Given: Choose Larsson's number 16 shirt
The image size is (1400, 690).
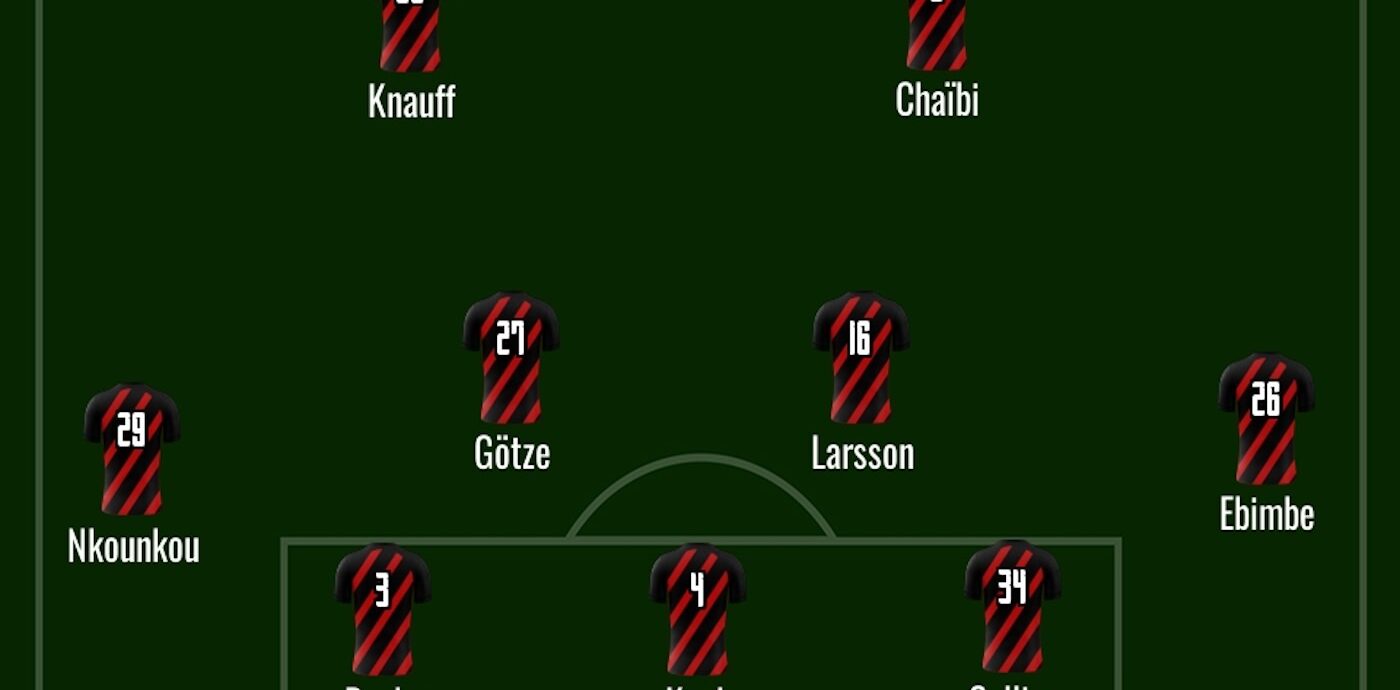Looking at the screenshot, I should point(860,357).
